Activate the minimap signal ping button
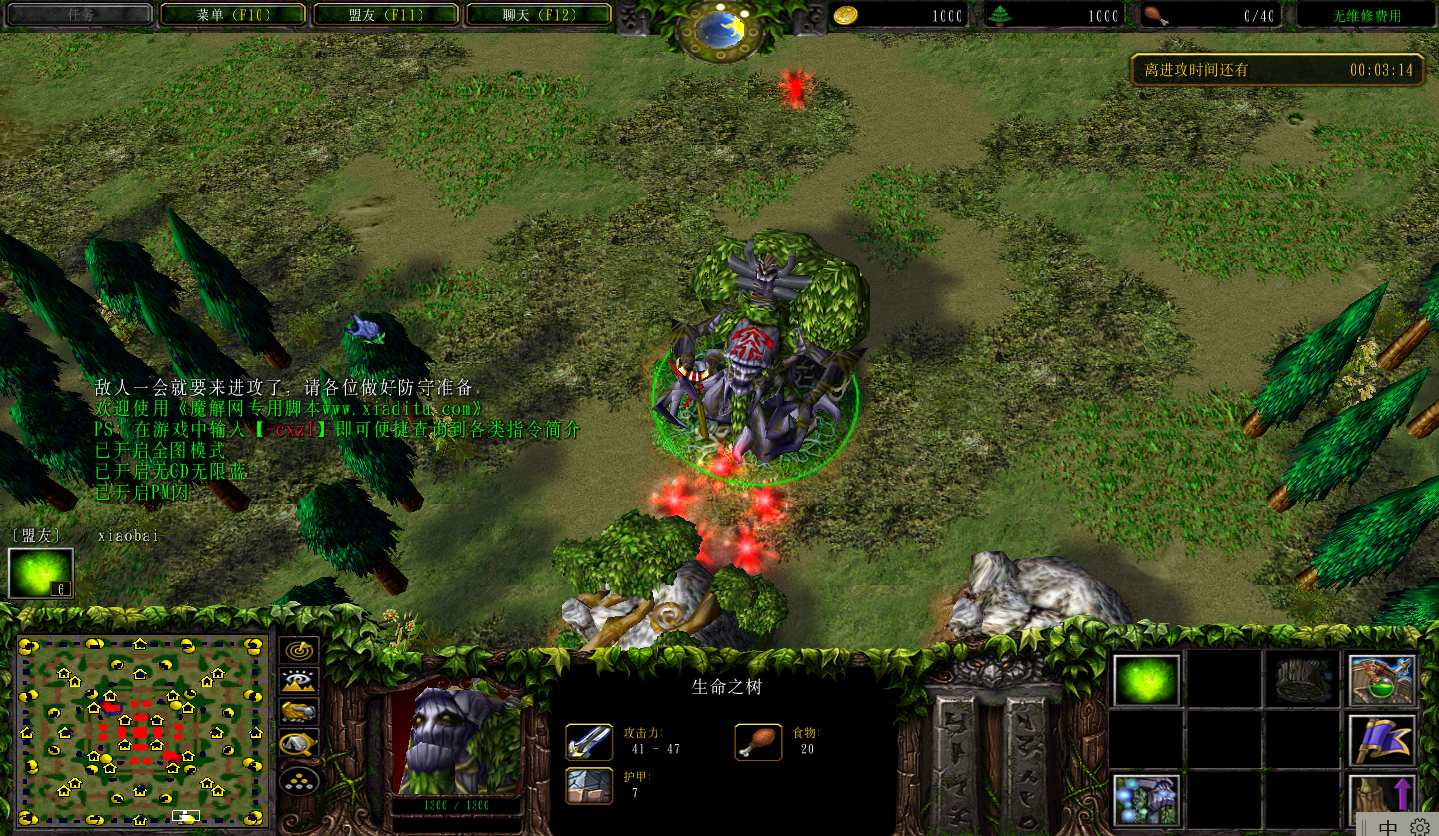This screenshot has width=1439, height=836. pyautogui.click(x=298, y=650)
